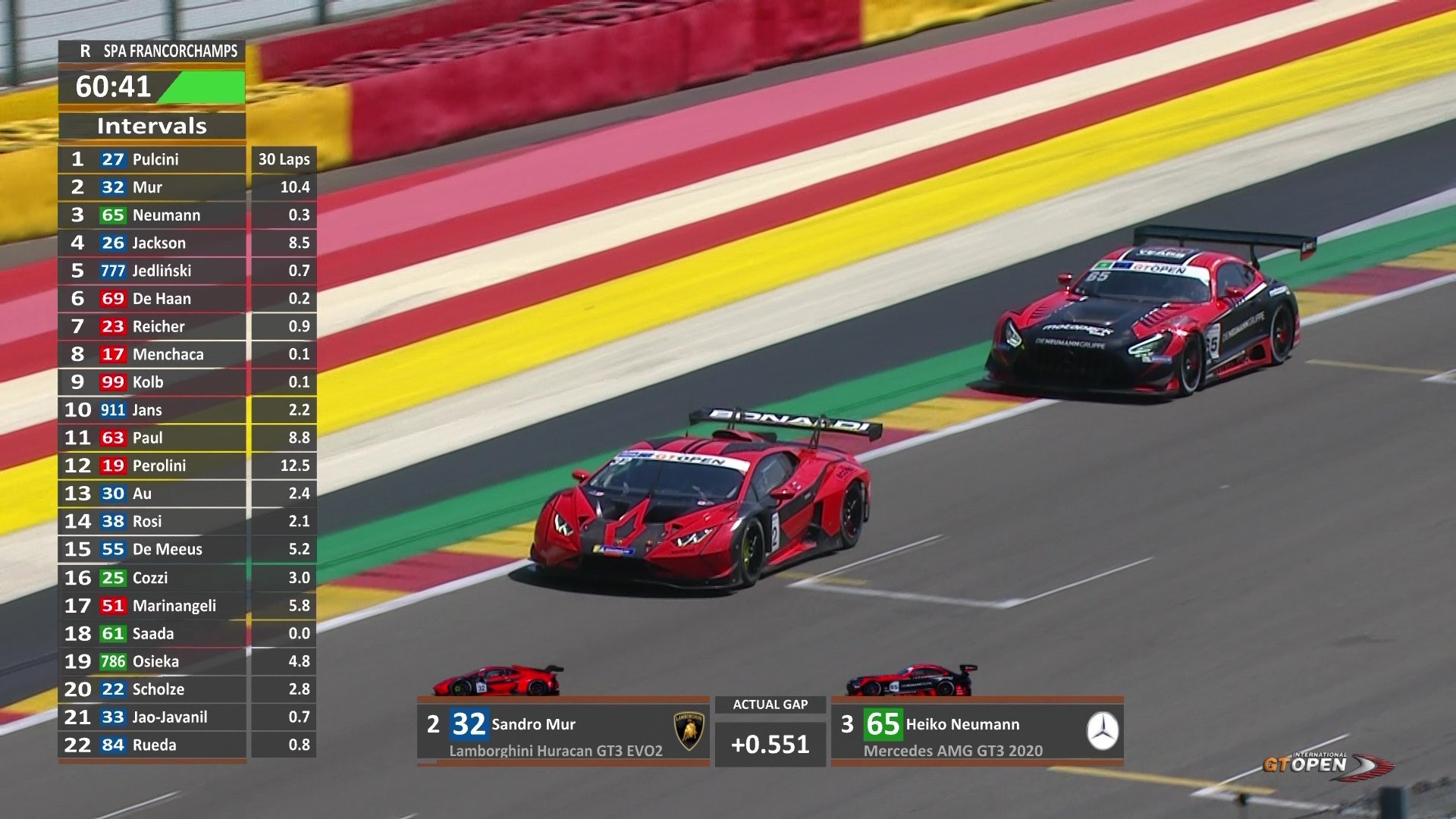Pick the Menchaca leaderboard row

[152, 354]
